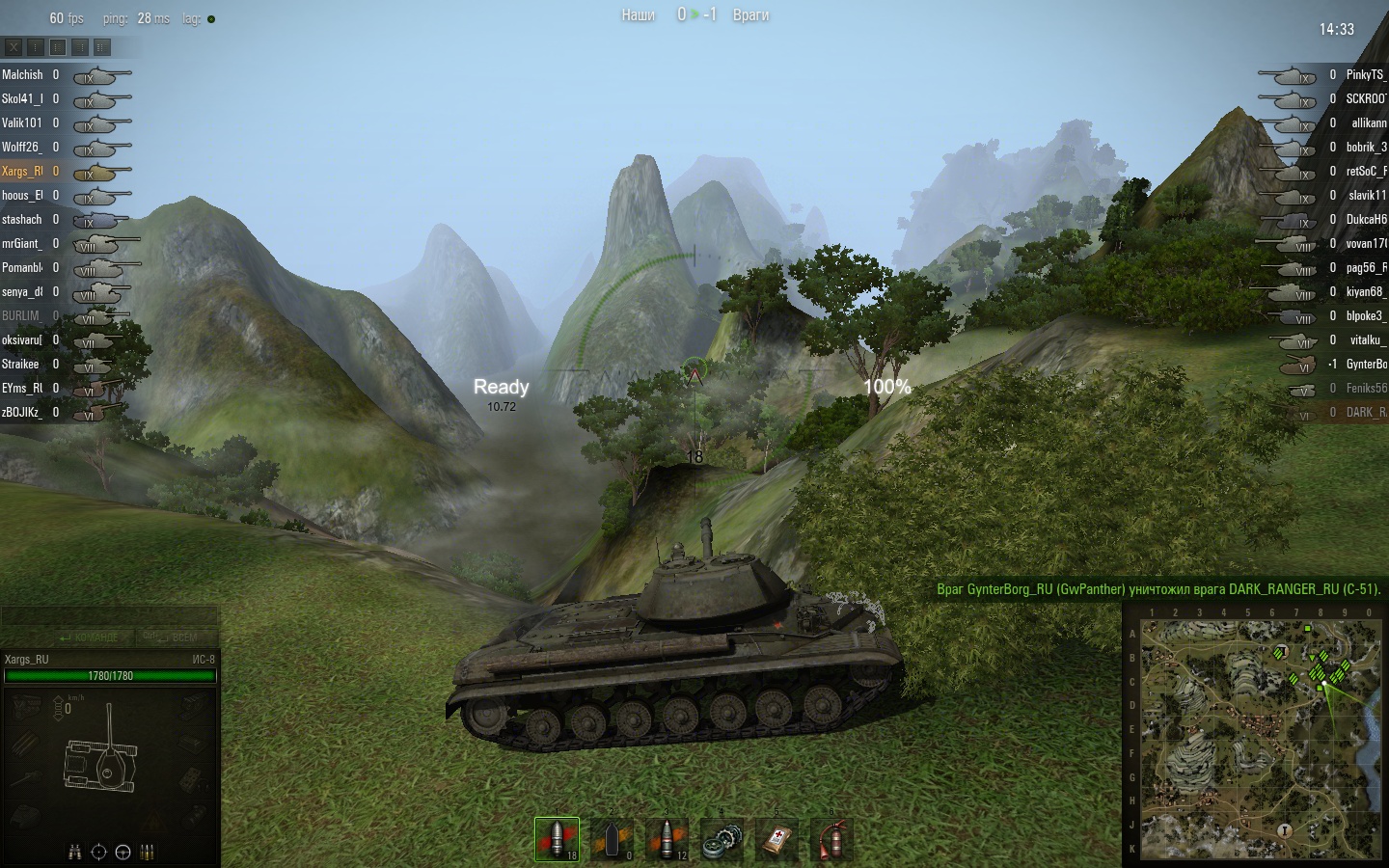1389x868 pixels.
Task: Select Straikee in the allied team list
Action: (x=21, y=364)
